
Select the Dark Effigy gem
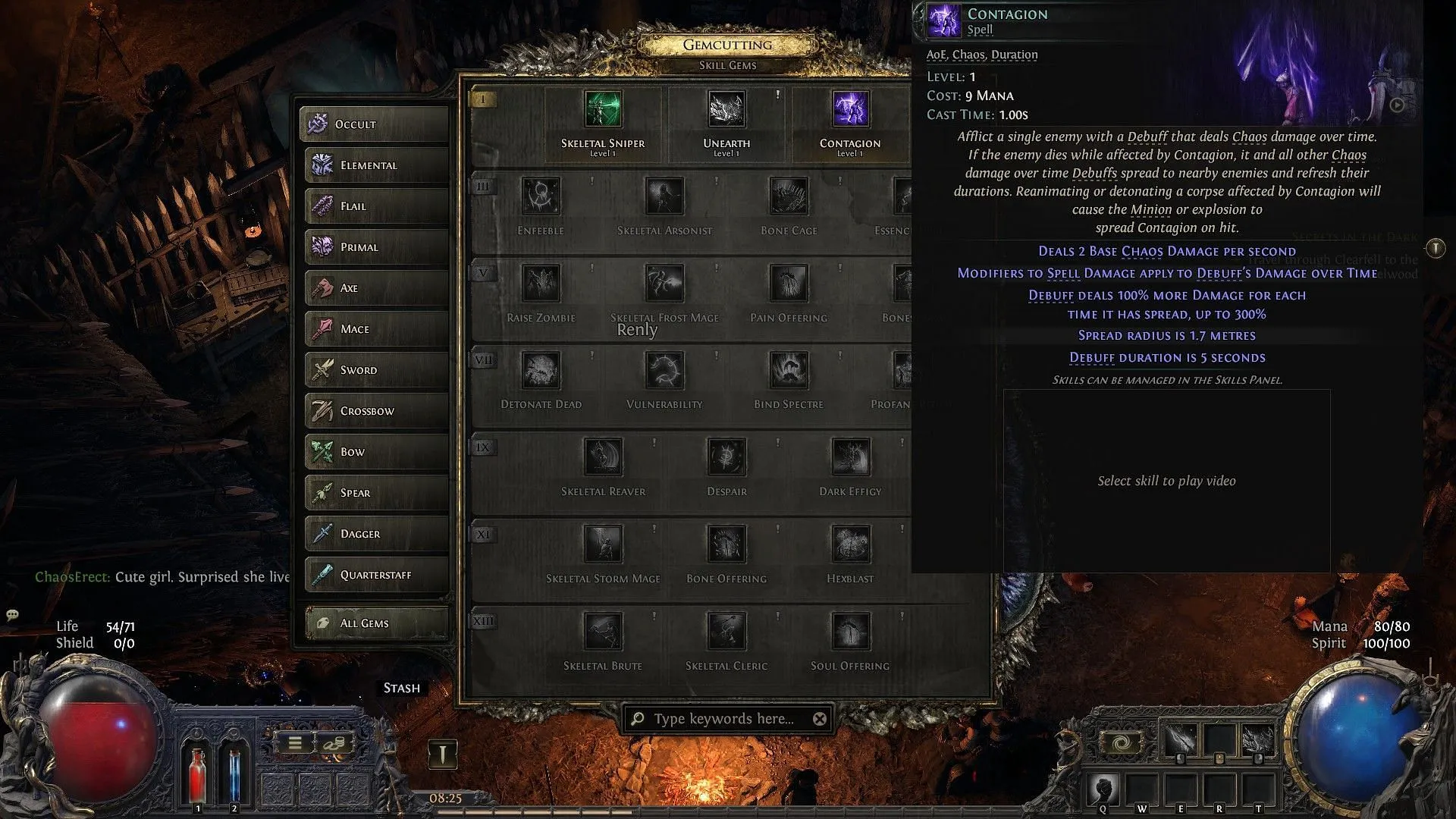click(850, 457)
